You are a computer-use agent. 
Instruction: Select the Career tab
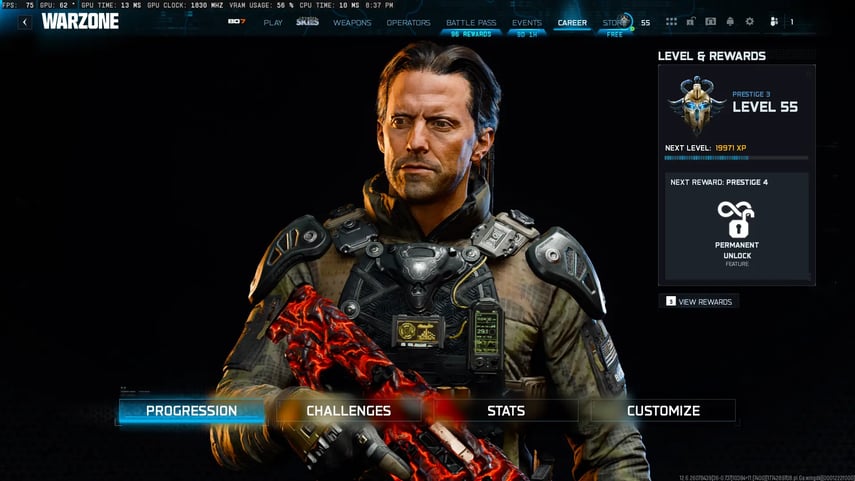coord(573,22)
